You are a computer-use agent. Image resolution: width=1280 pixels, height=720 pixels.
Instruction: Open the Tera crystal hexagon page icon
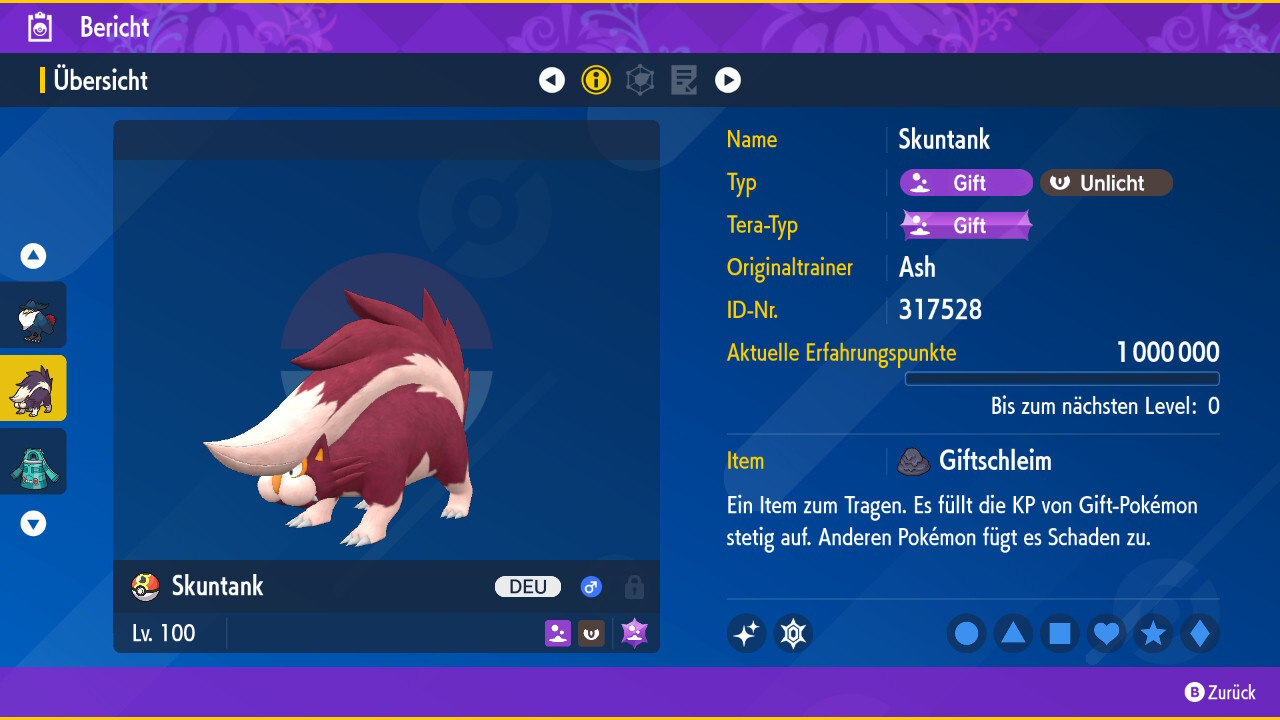pos(640,80)
